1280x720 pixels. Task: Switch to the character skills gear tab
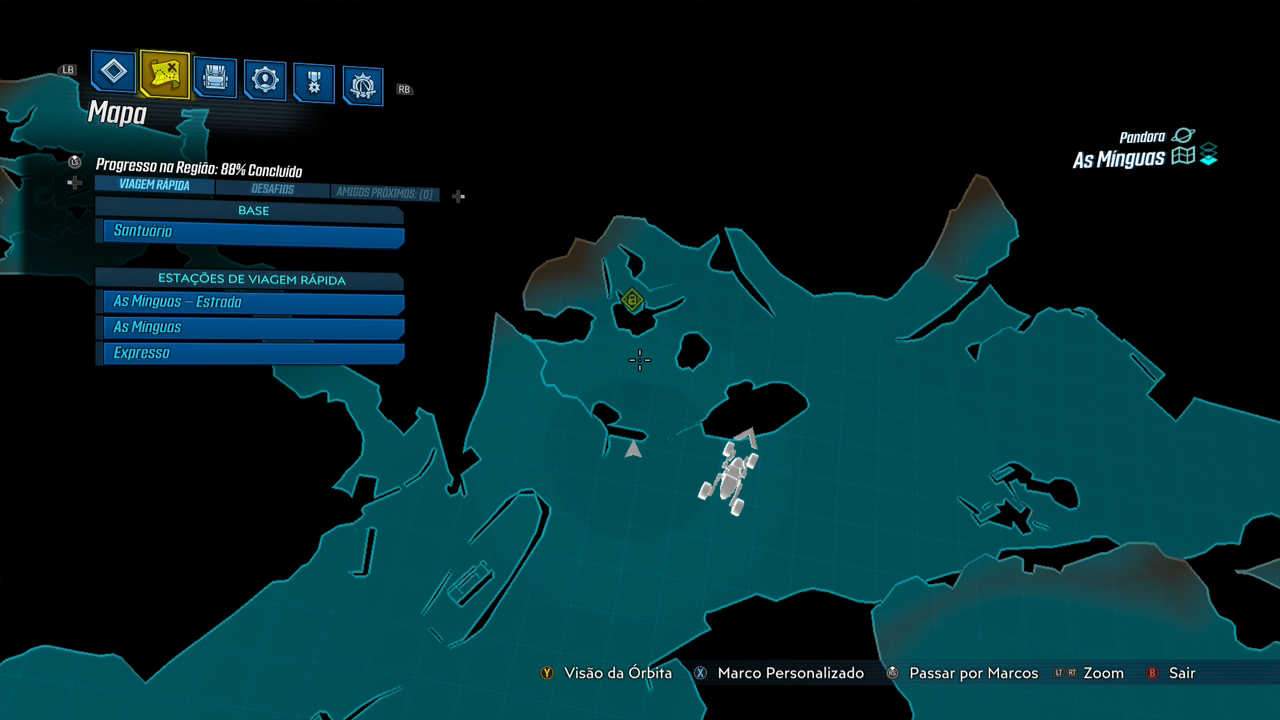pyautogui.click(x=265, y=80)
